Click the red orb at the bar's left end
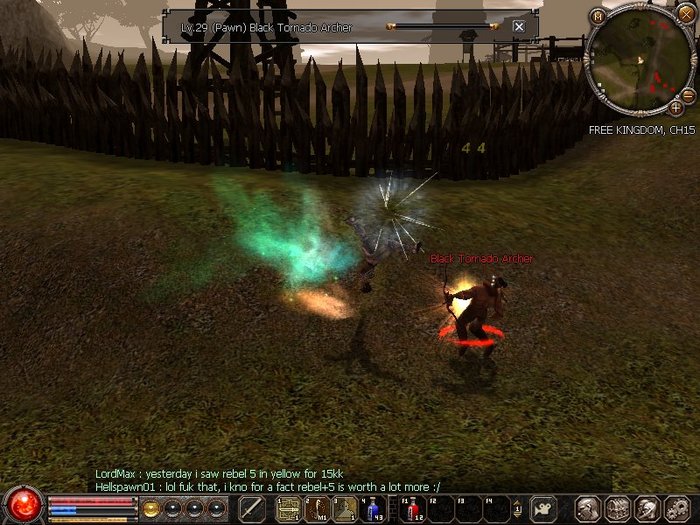The image size is (700, 525). [x=23, y=505]
